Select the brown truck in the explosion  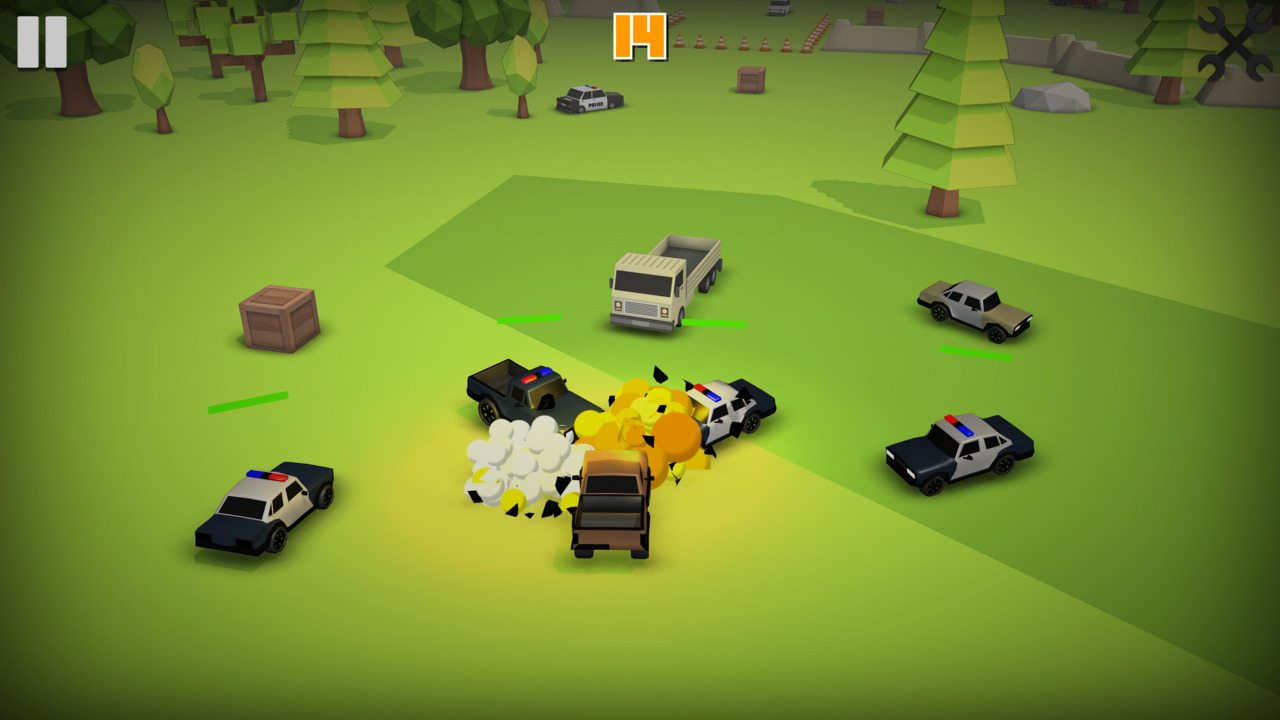pyautogui.click(x=612, y=505)
